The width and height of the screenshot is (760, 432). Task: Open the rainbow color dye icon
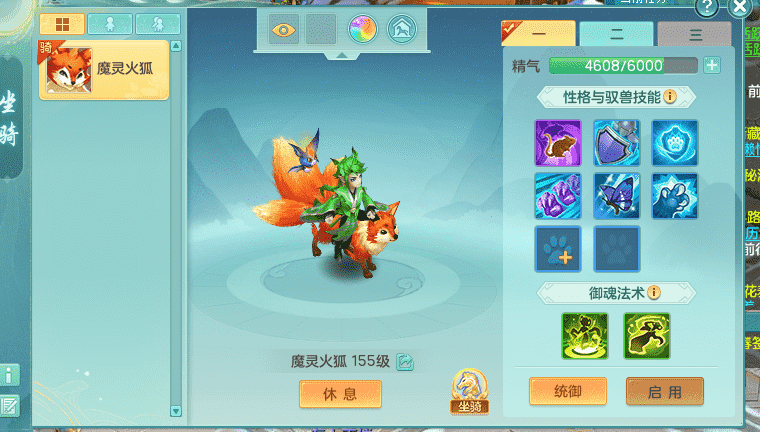pos(362,30)
